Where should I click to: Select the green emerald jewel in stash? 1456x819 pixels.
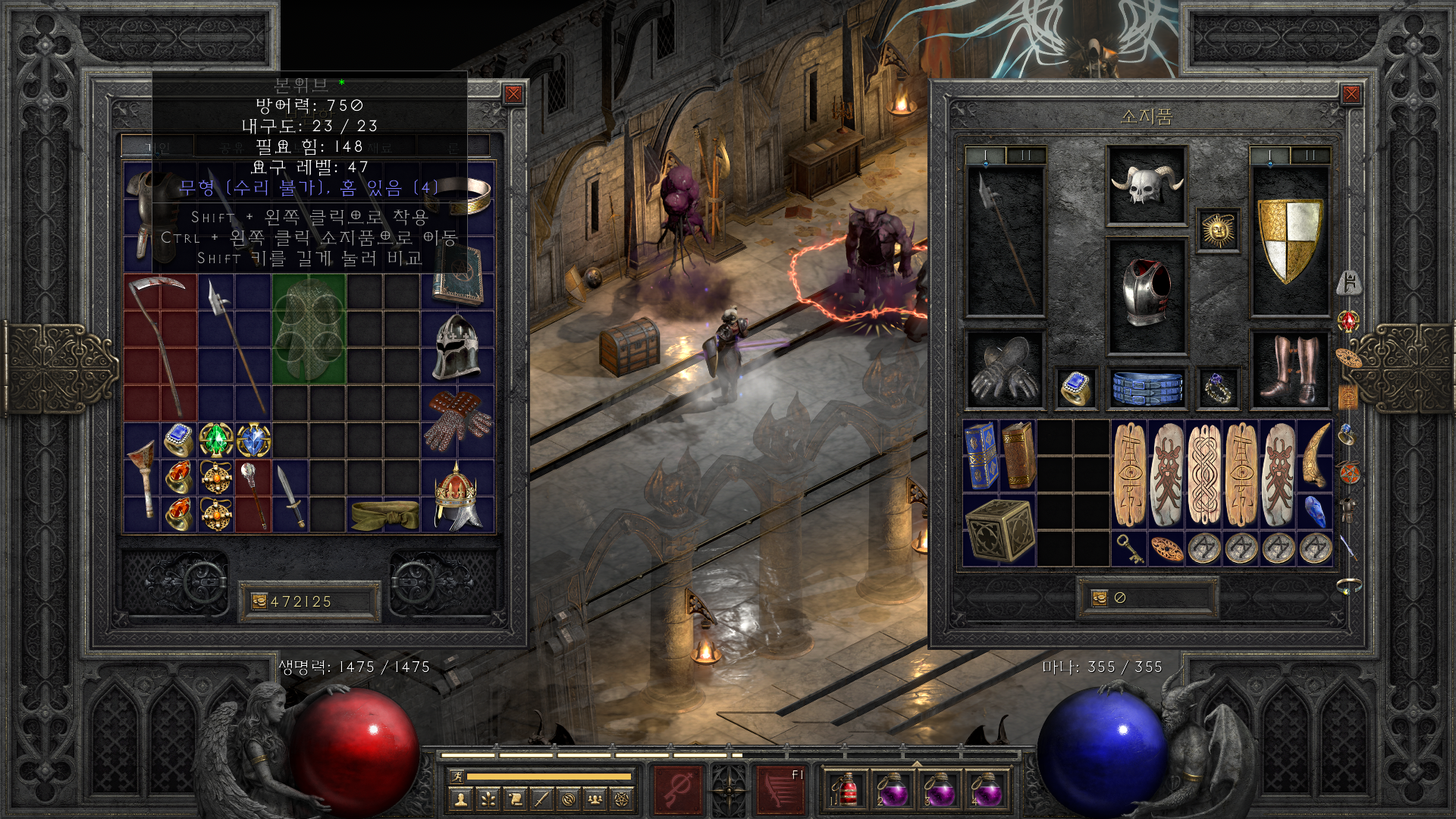click(x=216, y=441)
